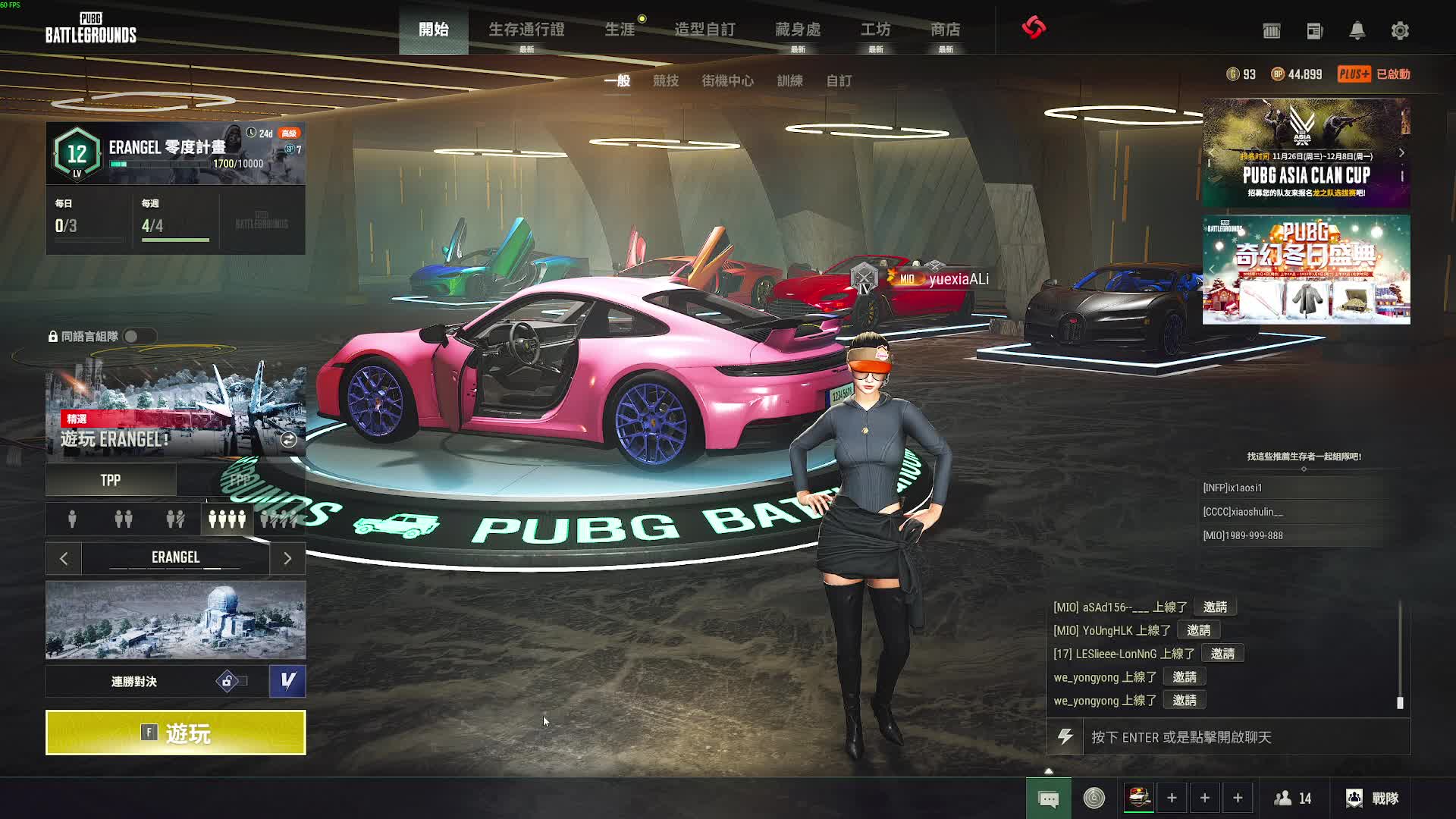Select the solo single-player team size
This screenshot has height=819, width=1456.
(x=72, y=519)
